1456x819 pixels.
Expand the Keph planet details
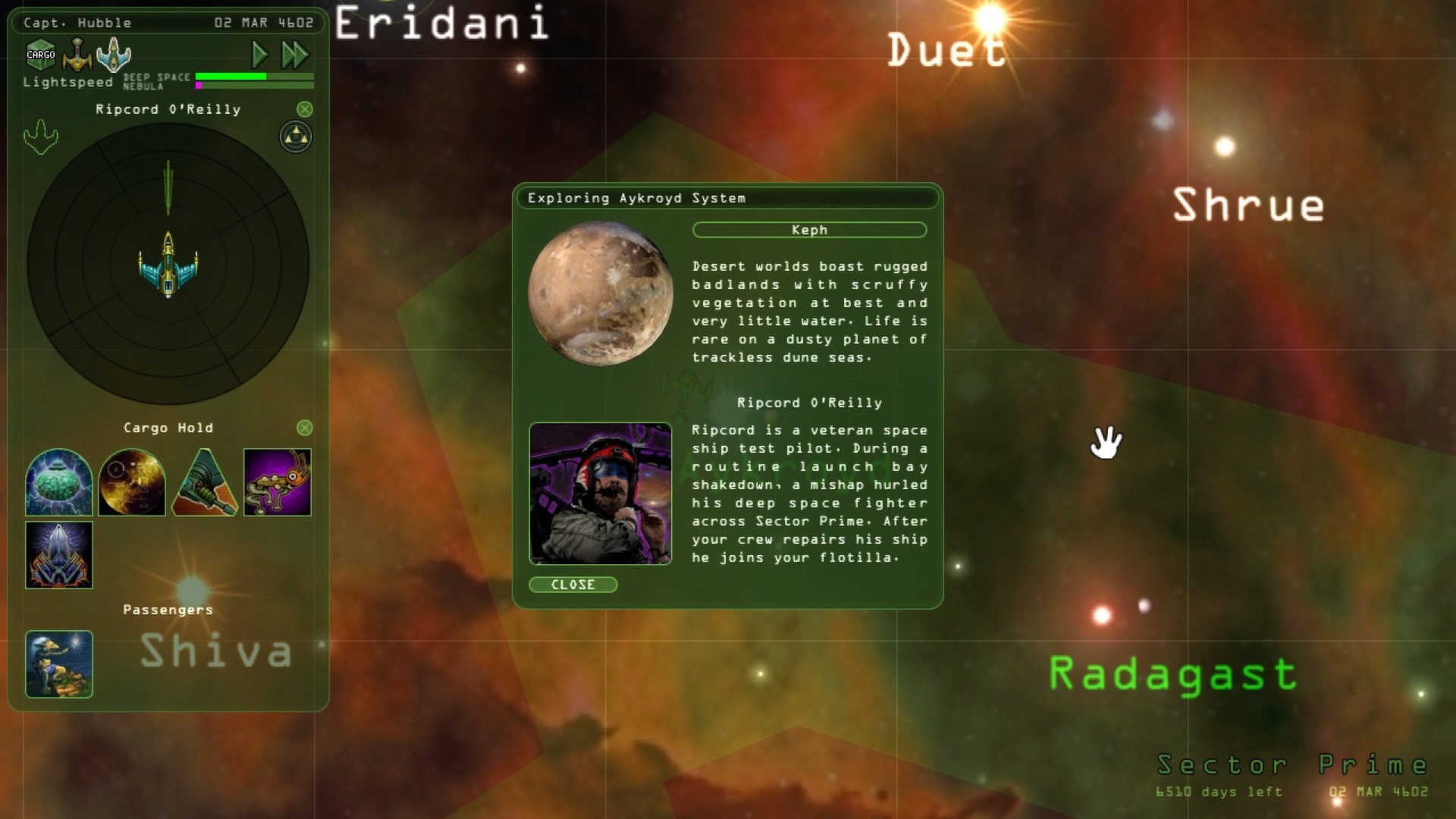point(809,230)
